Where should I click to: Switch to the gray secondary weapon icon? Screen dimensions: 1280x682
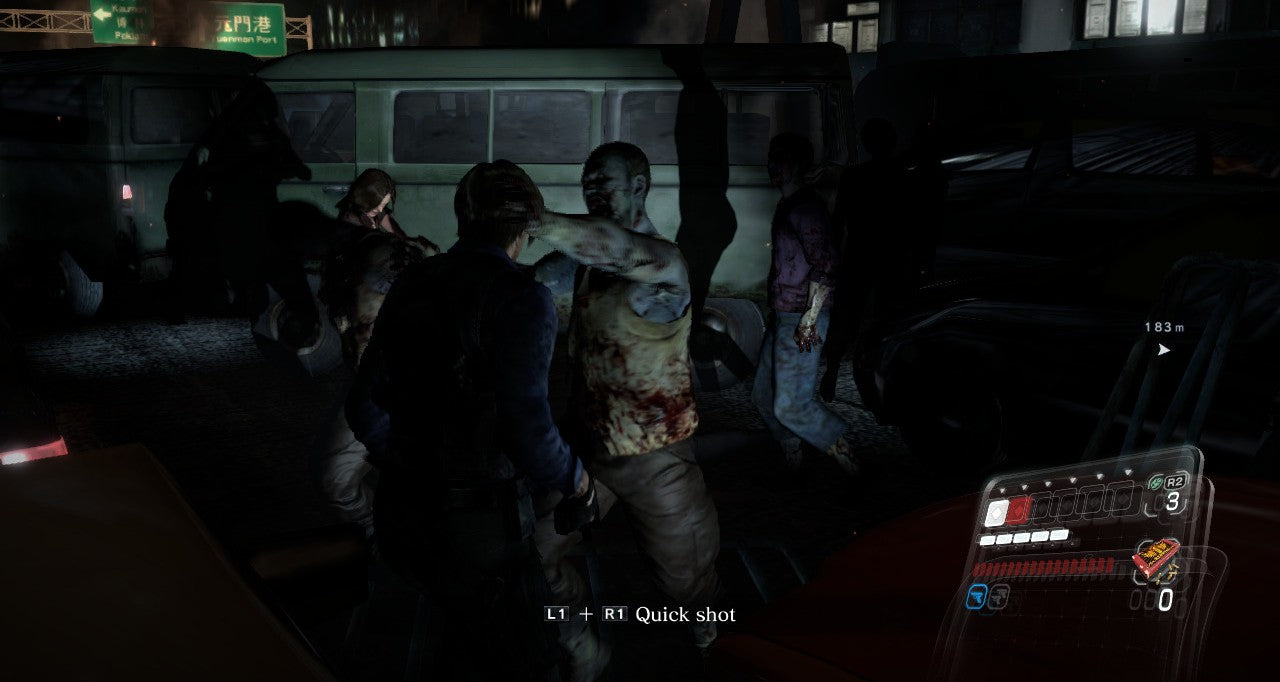(x=999, y=597)
